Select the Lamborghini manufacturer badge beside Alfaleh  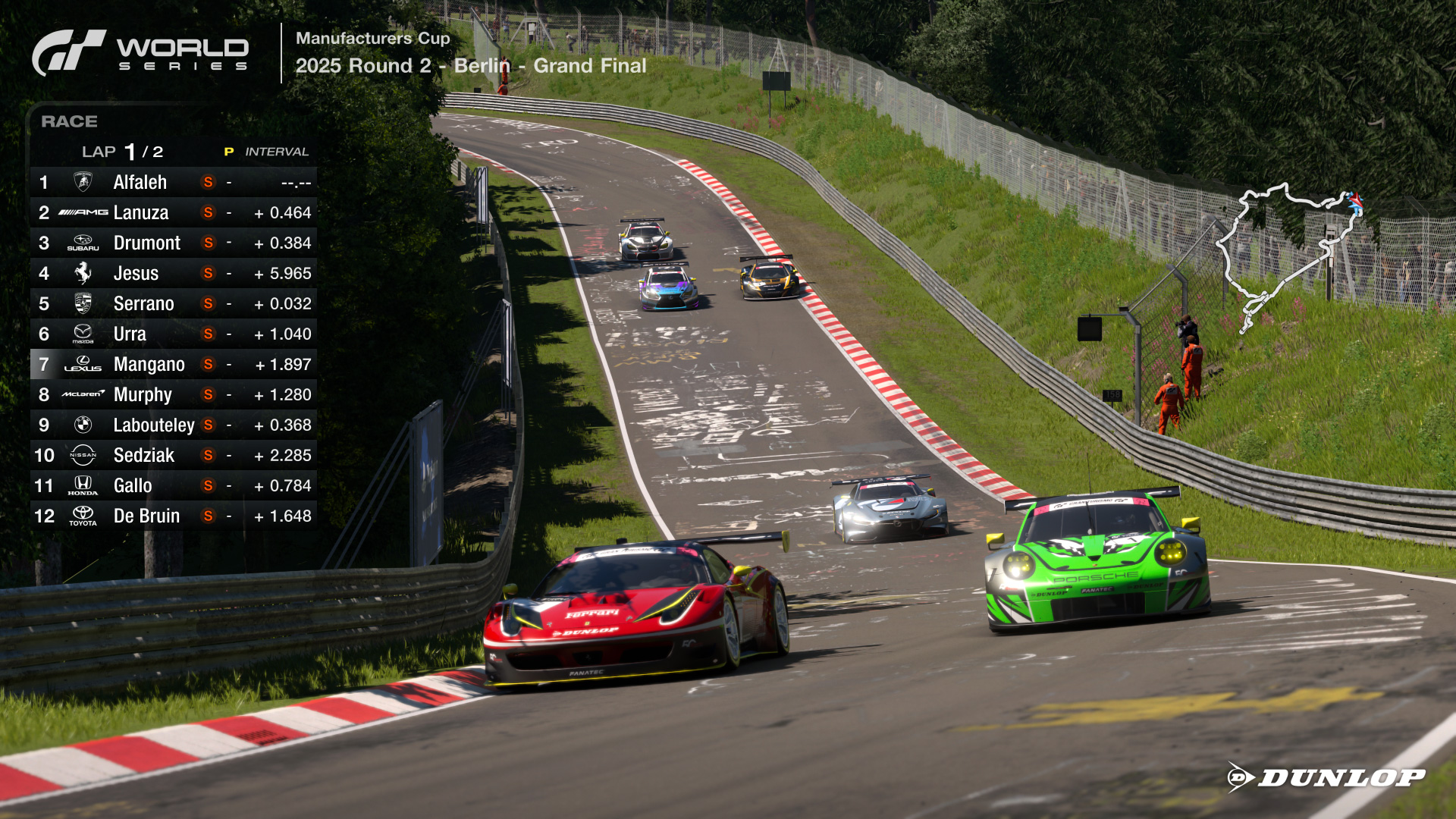pyautogui.click(x=82, y=182)
